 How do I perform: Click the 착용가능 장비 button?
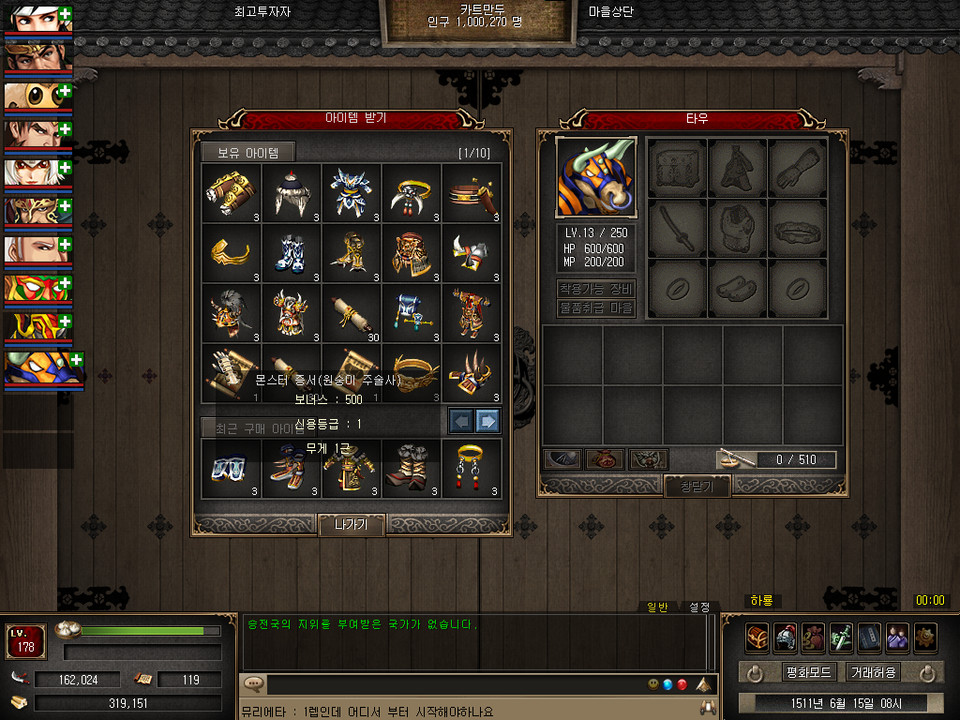point(596,289)
